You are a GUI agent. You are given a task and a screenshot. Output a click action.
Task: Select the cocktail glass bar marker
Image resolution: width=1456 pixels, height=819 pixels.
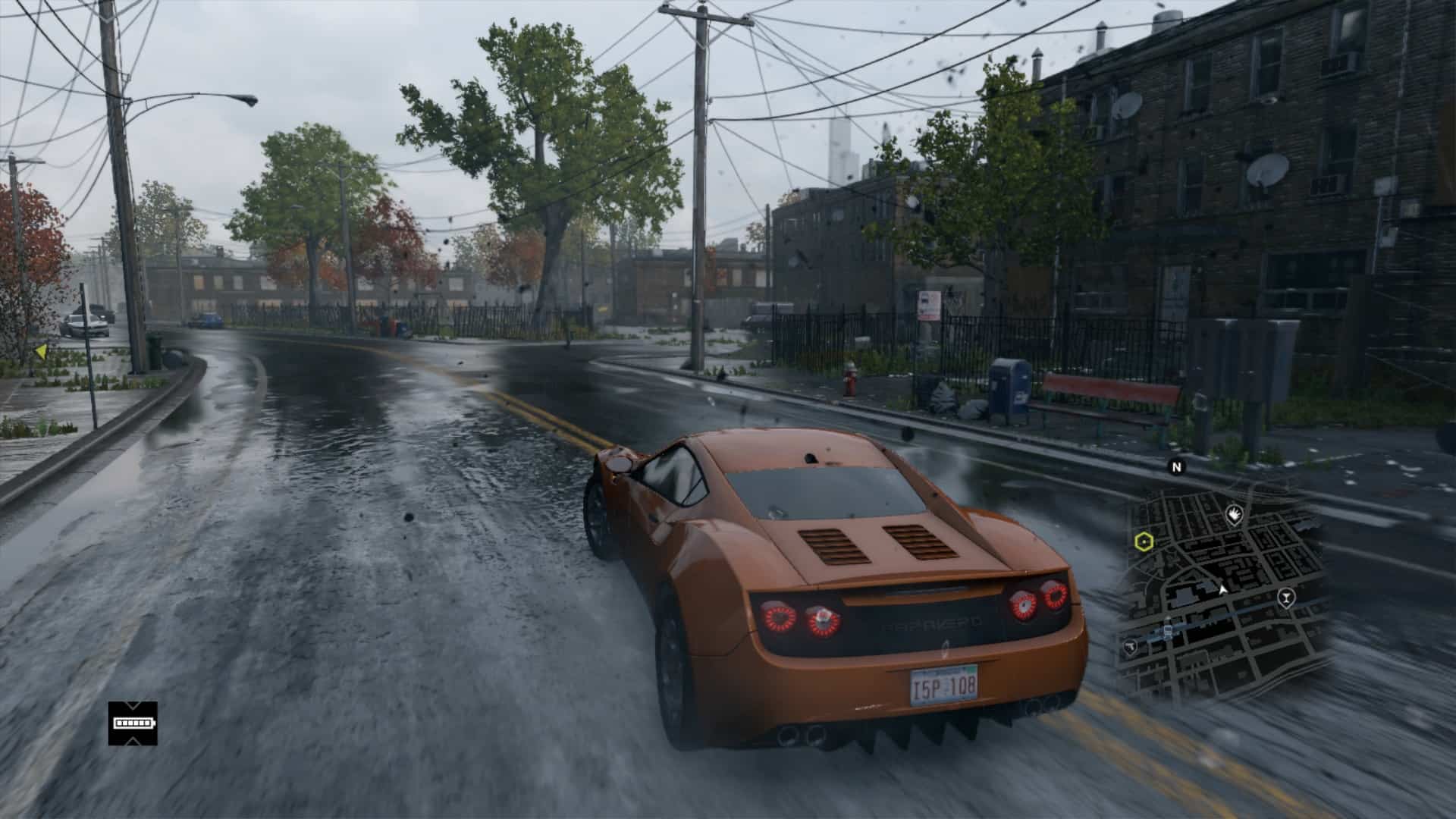click(x=1285, y=597)
